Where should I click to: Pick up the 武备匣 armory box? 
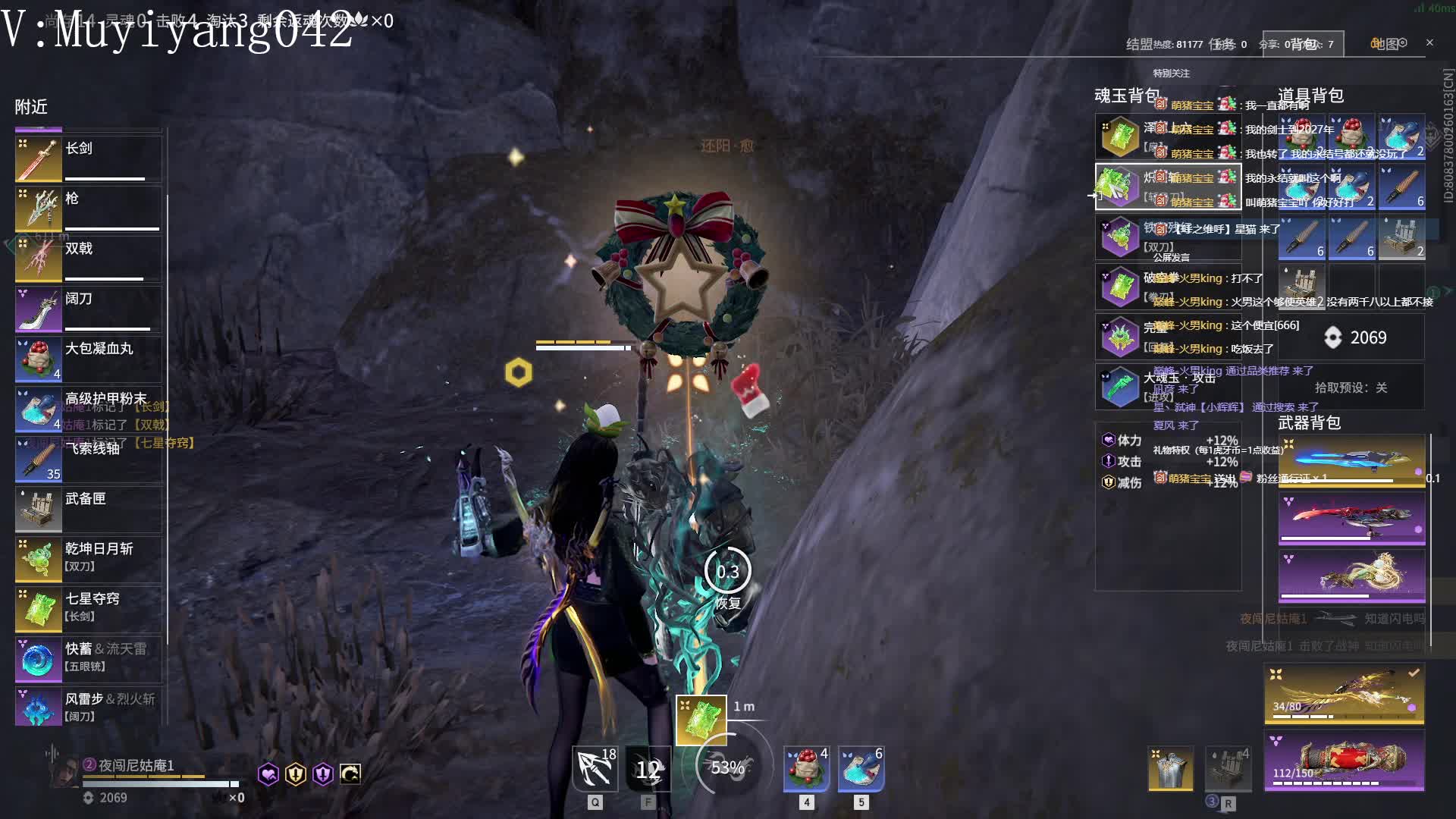(88, 509)
